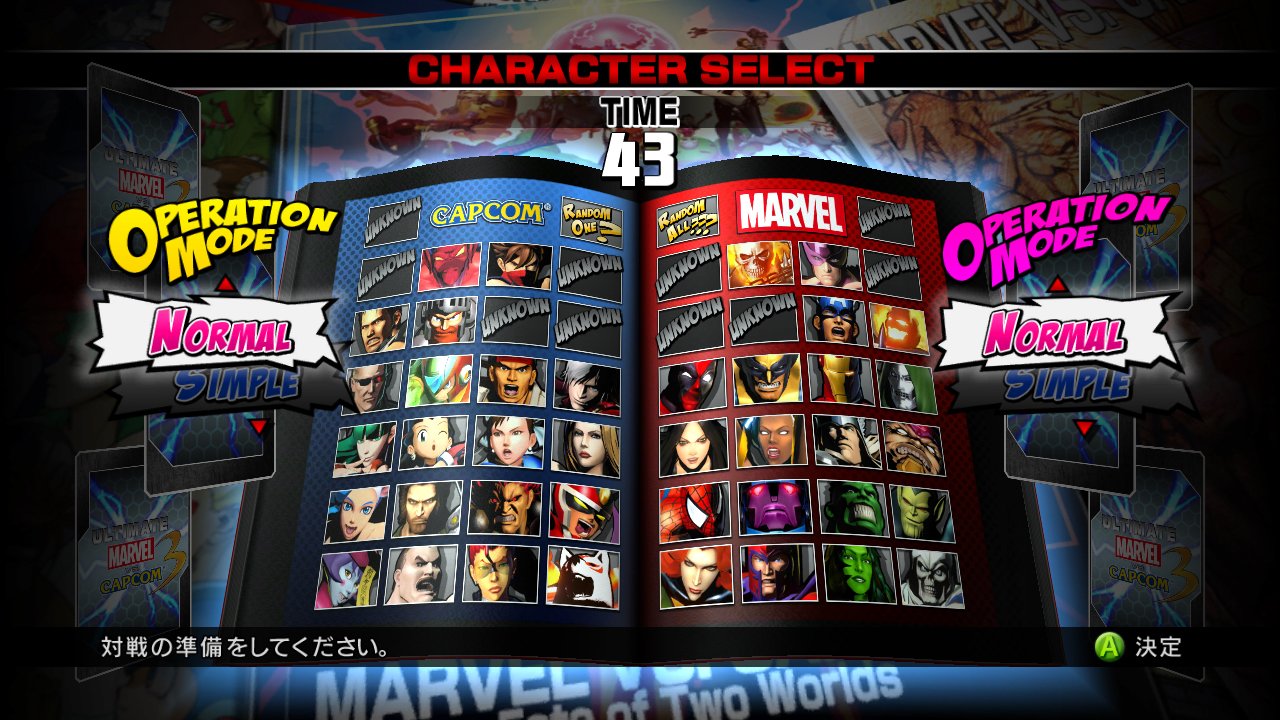Select Akuma's portrait

(505, 508)
